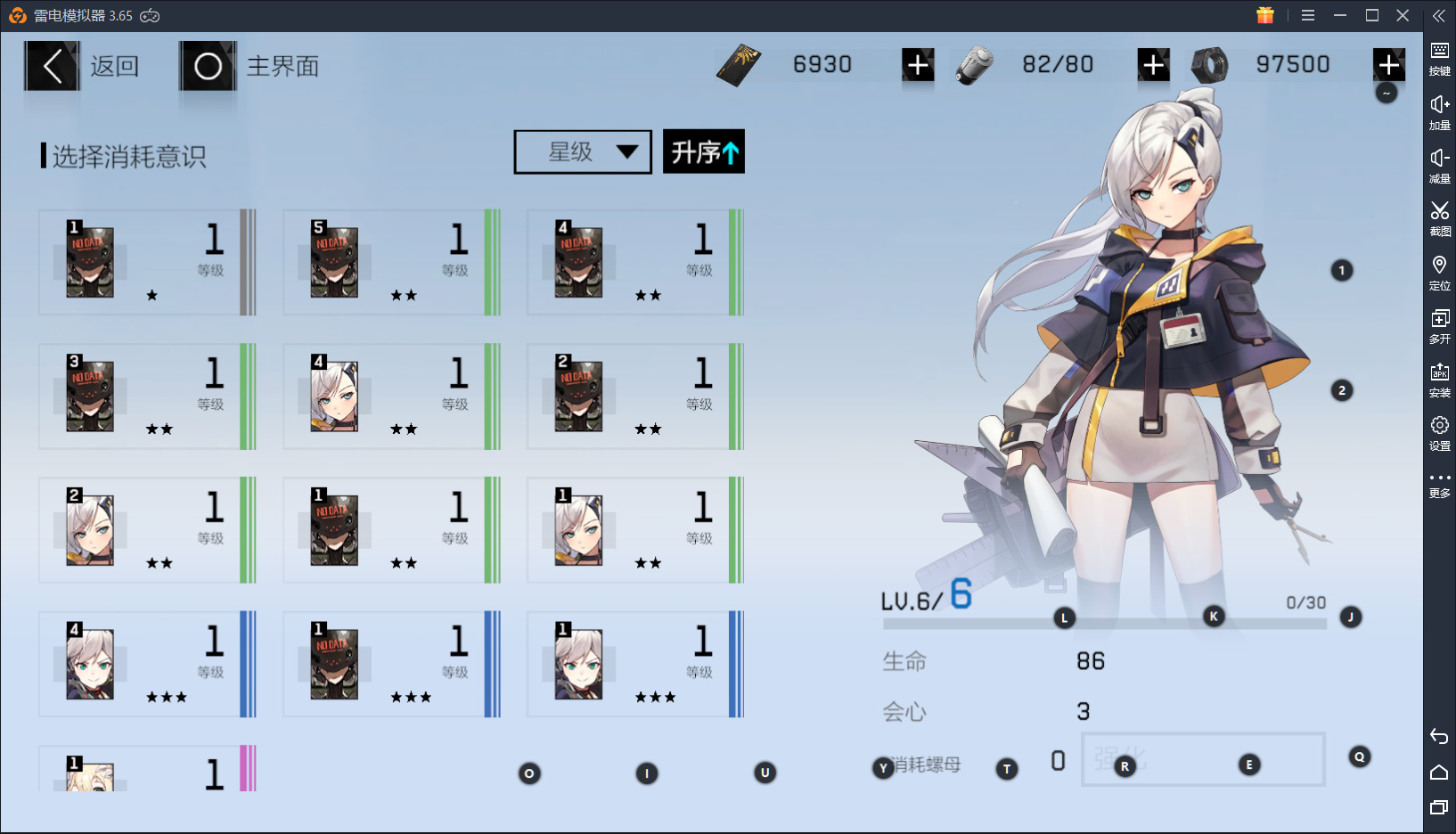The height and width of the screenshot is (834, 1456).
Task: Select the one-star gray memory card
Action: click(147, 262)
